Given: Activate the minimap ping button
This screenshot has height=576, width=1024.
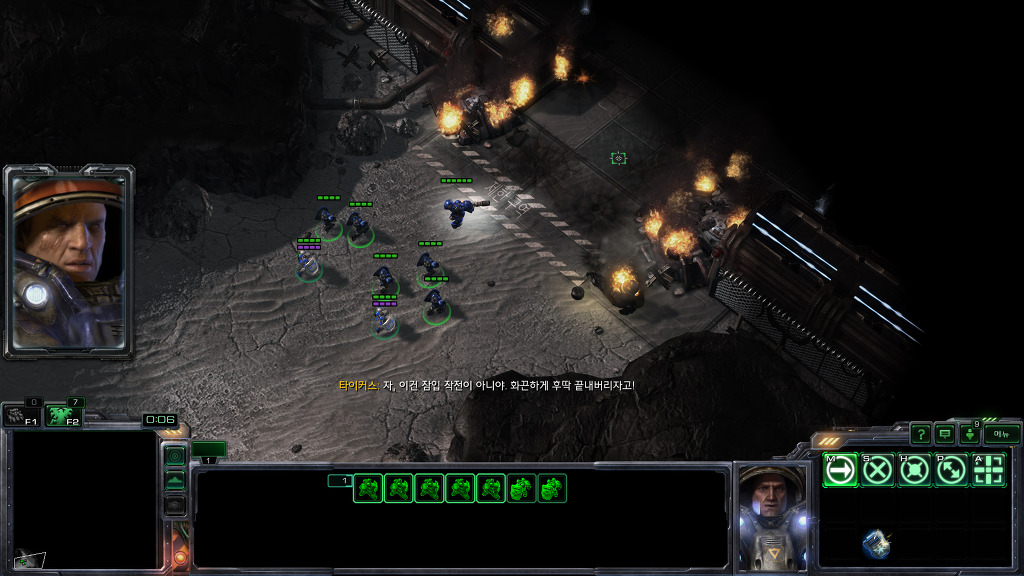Looking at the screenshot, I should click(175, 457).
